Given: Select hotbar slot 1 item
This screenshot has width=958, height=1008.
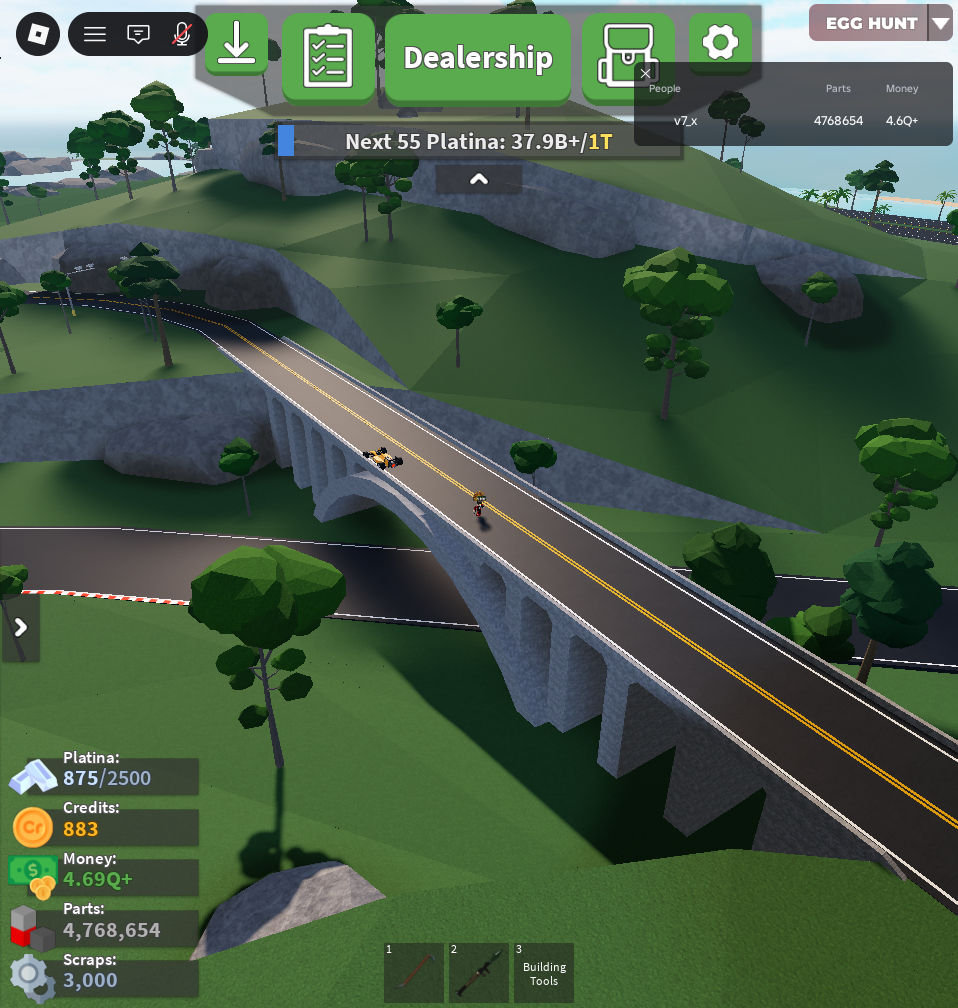Looking at the screenshot, I should pyautogui.click(x=413, y=973).
